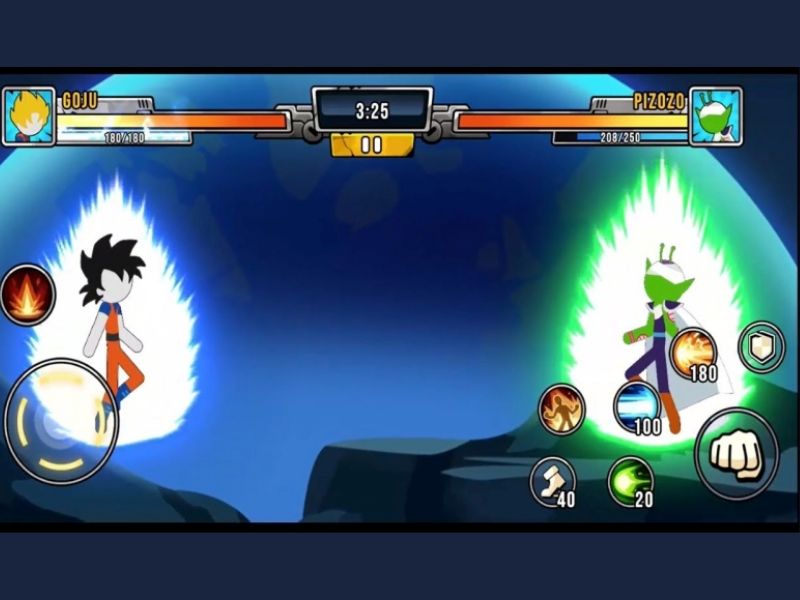Activate the shield guard button
800x600 pixels.
761,346
